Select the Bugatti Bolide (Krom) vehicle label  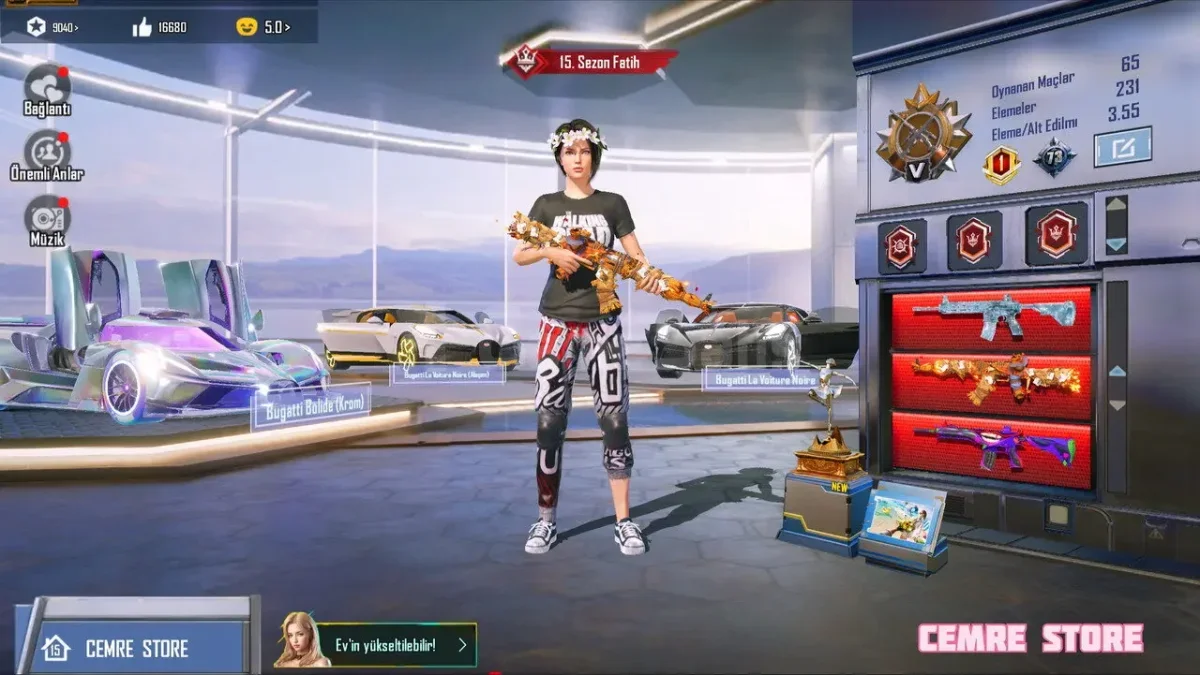click(311, 406)
